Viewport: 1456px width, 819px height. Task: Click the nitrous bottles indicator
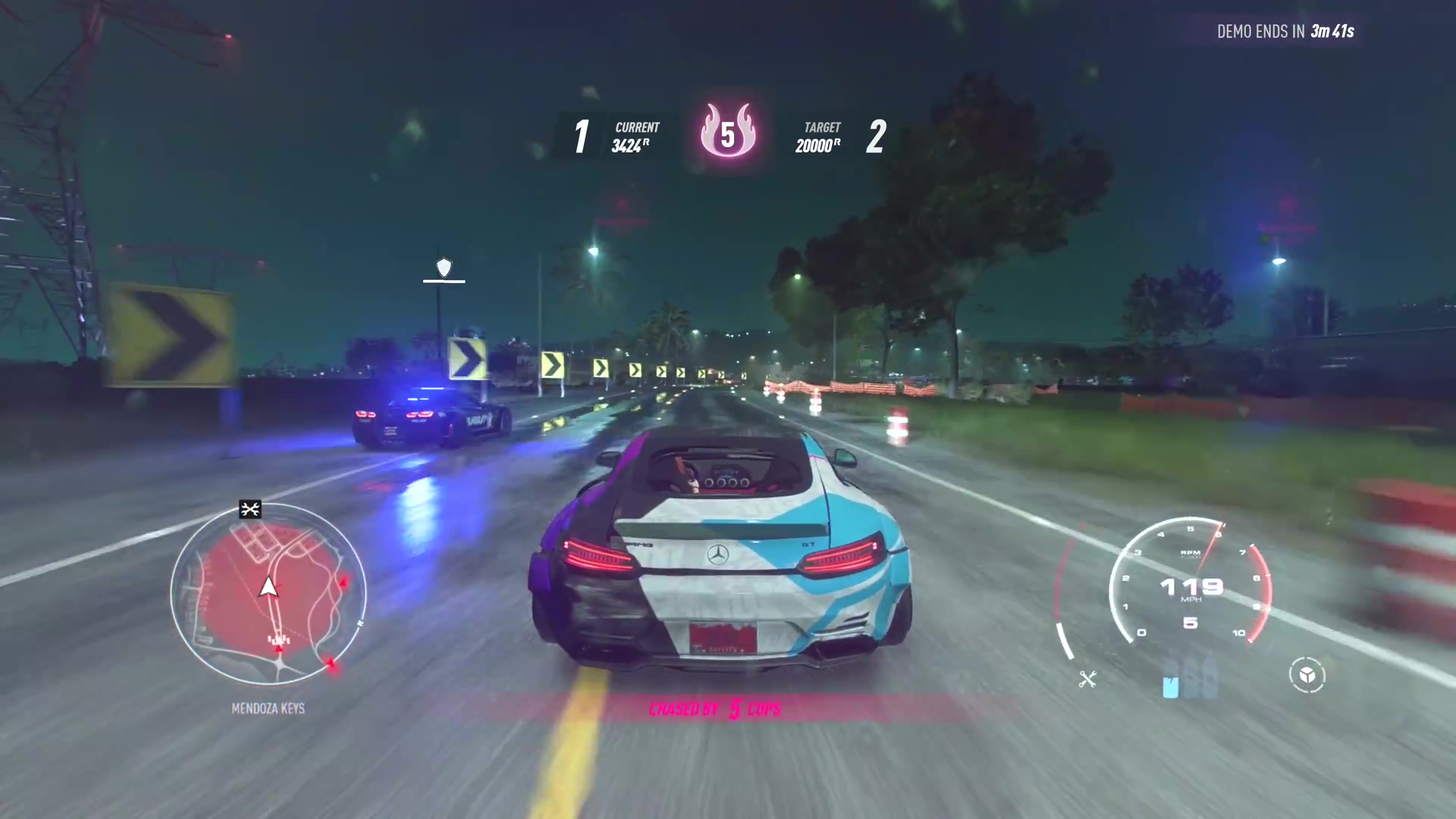(1190, 677)
